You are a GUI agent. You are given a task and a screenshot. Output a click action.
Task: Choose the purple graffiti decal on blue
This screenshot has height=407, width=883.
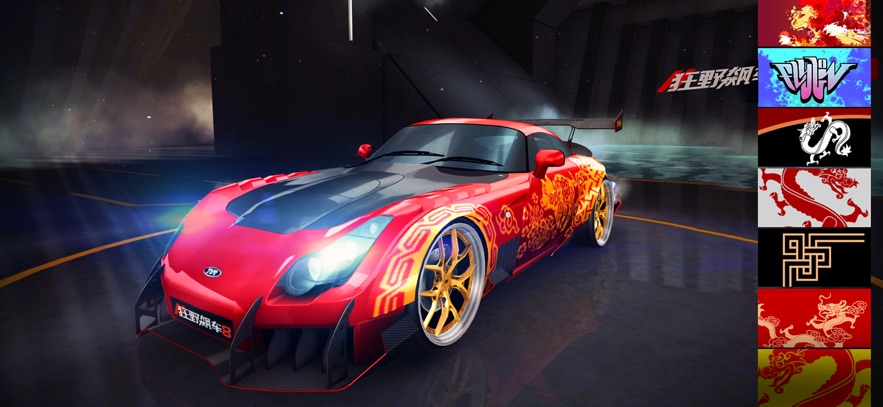click(x=814, y=76)
